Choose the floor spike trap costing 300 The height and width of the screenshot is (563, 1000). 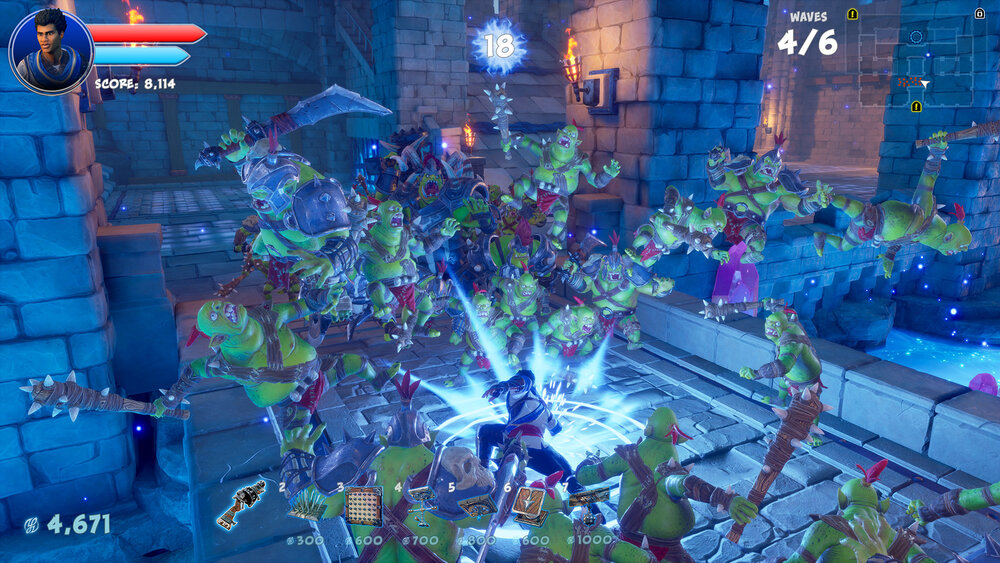click(306, 505)
